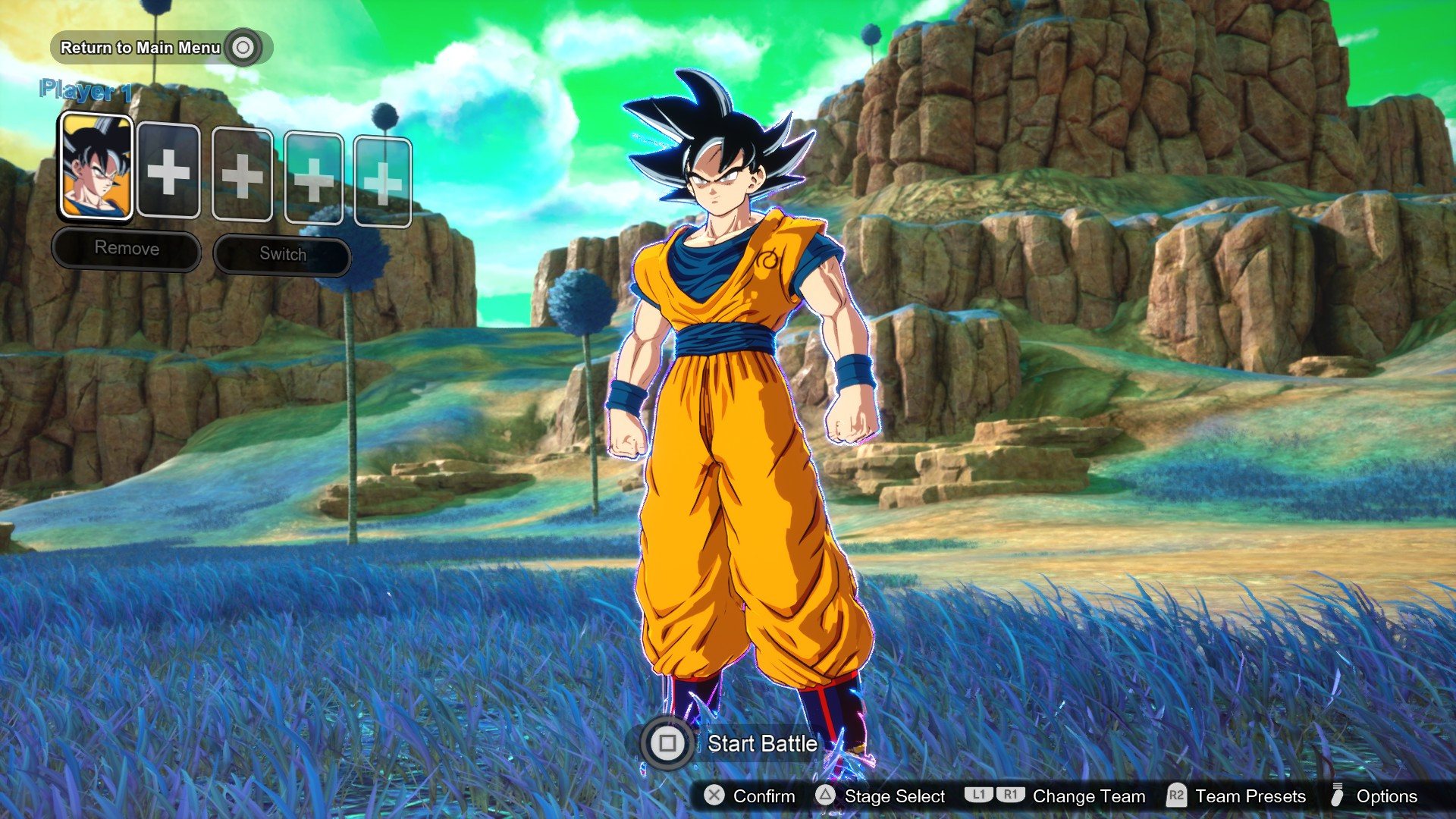Add a character to the second empty slot
The image size is (1456, 819).
(x=242, y=176)
